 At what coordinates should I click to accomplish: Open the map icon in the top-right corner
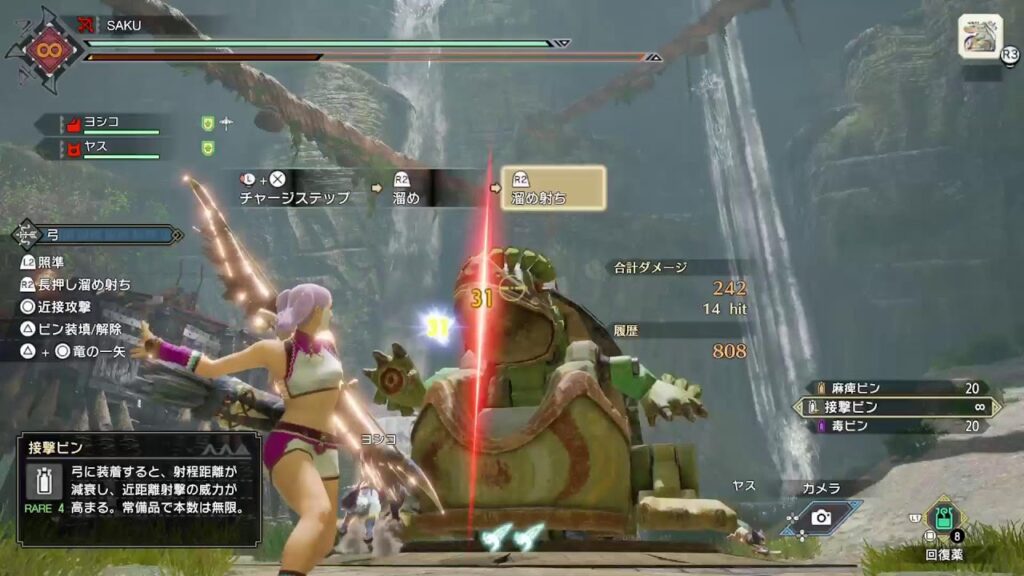click(980, 36)
